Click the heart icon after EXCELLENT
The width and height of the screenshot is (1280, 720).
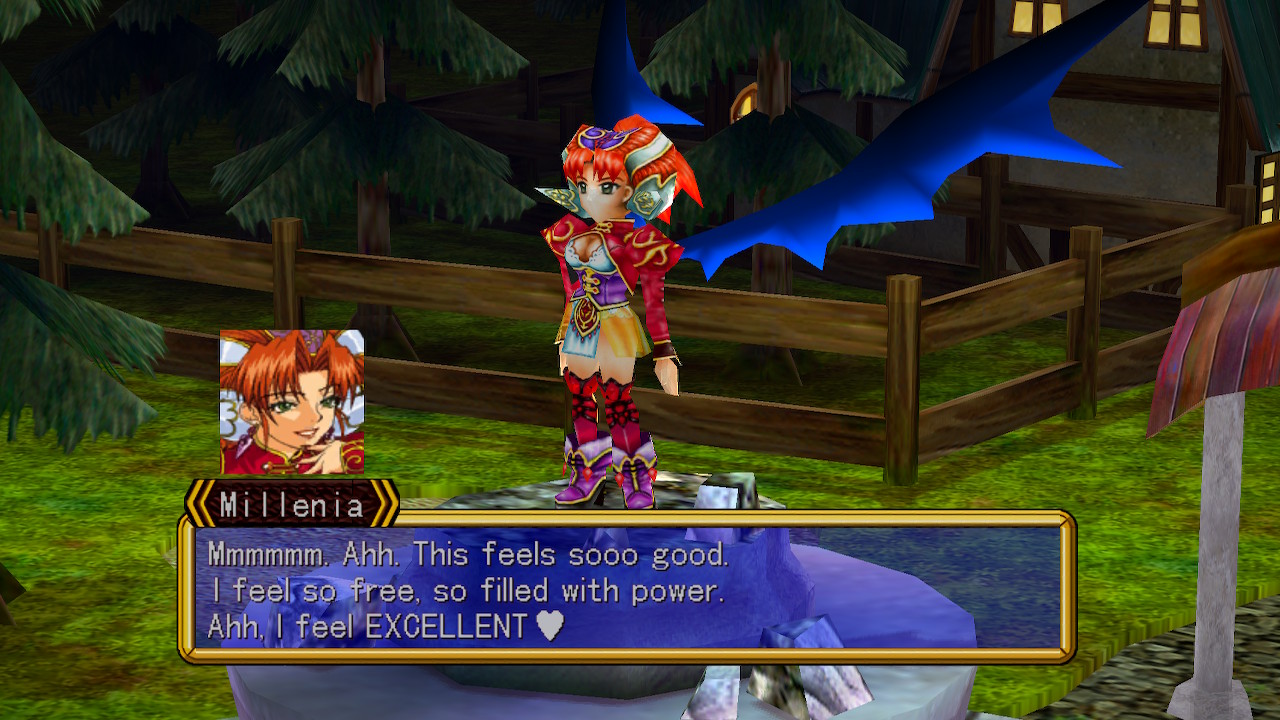(x=548, y=625)
